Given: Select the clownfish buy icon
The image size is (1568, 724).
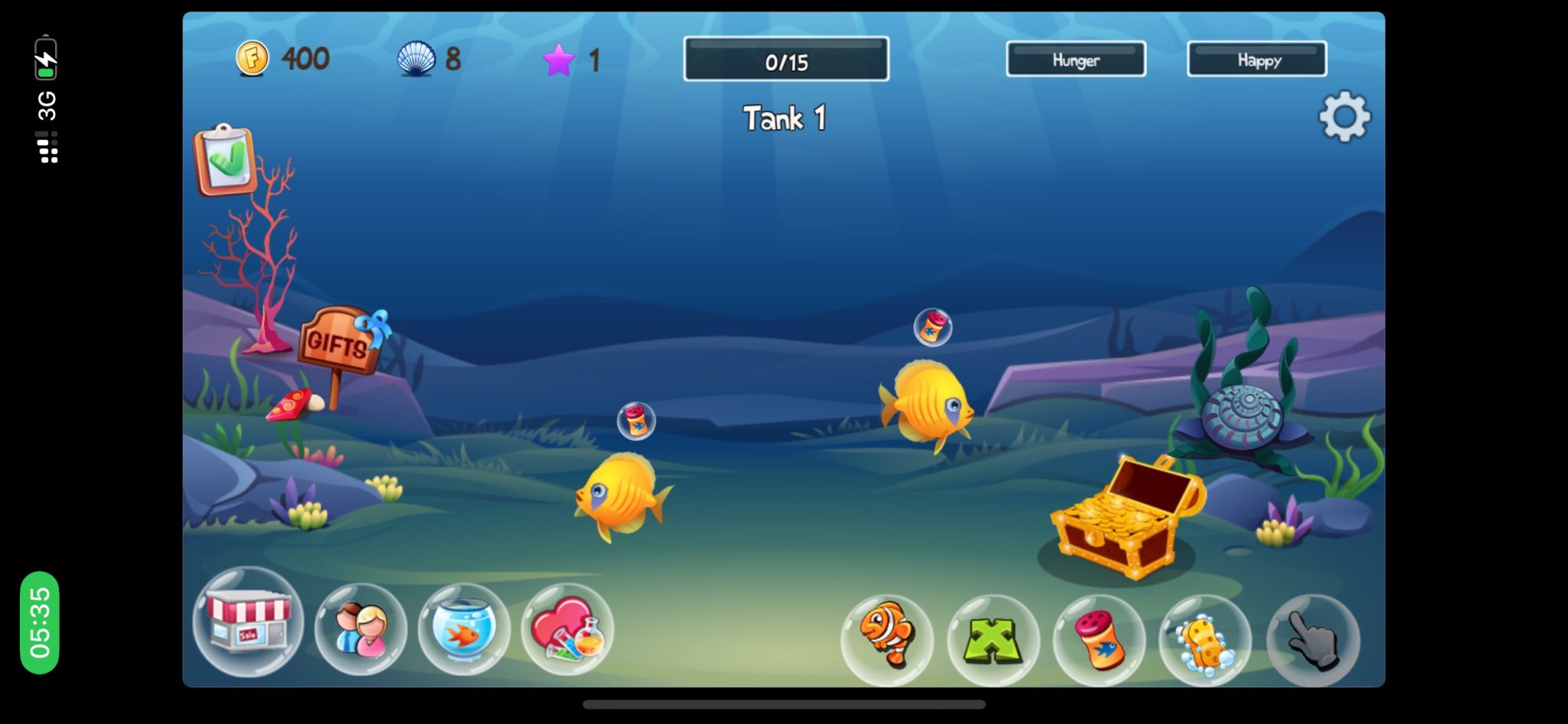Looking at the screenshot, I should [887, 643].
